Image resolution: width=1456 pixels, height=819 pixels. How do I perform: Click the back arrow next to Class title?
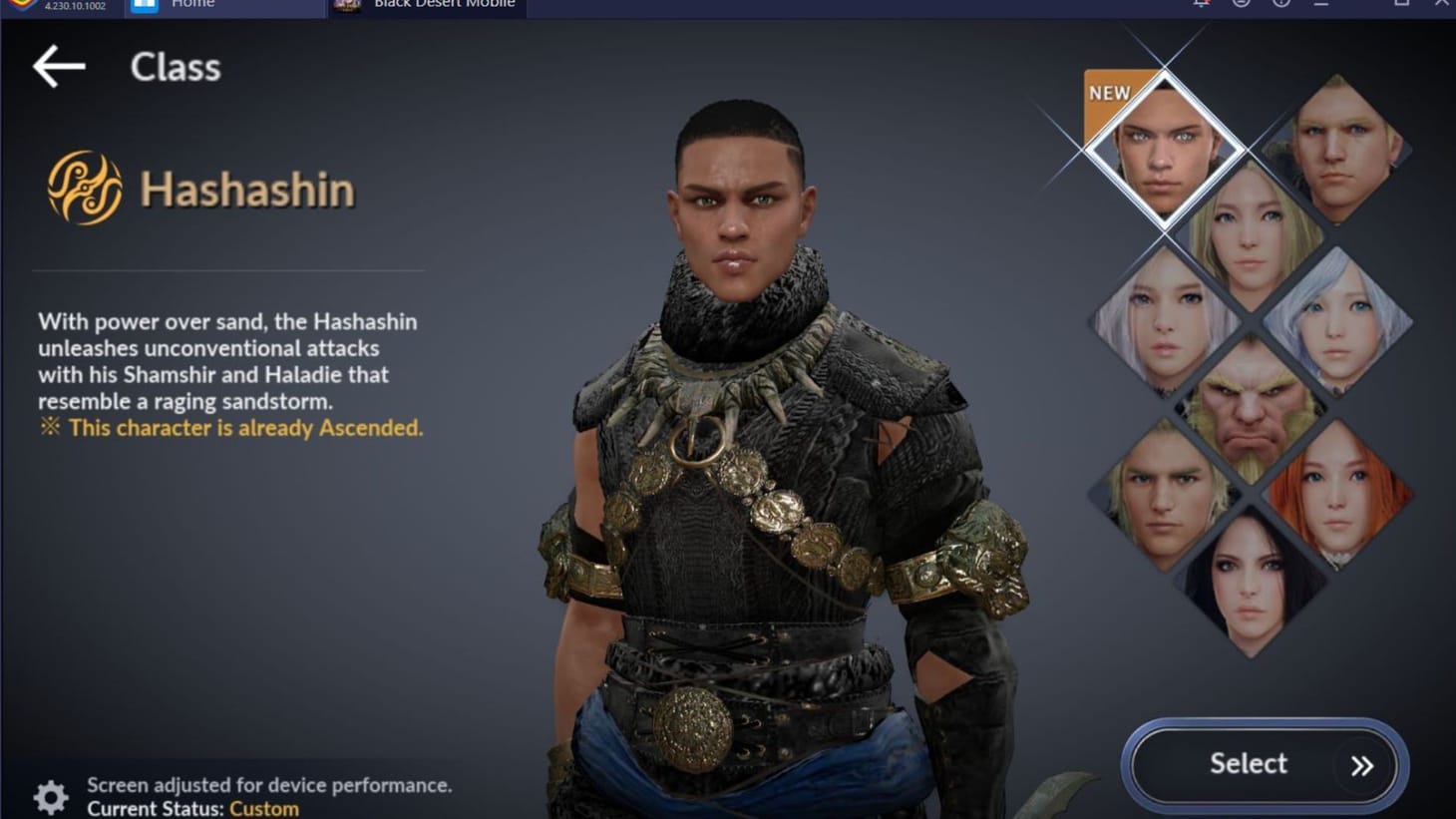pyautogui.click(x=57, y=68)
